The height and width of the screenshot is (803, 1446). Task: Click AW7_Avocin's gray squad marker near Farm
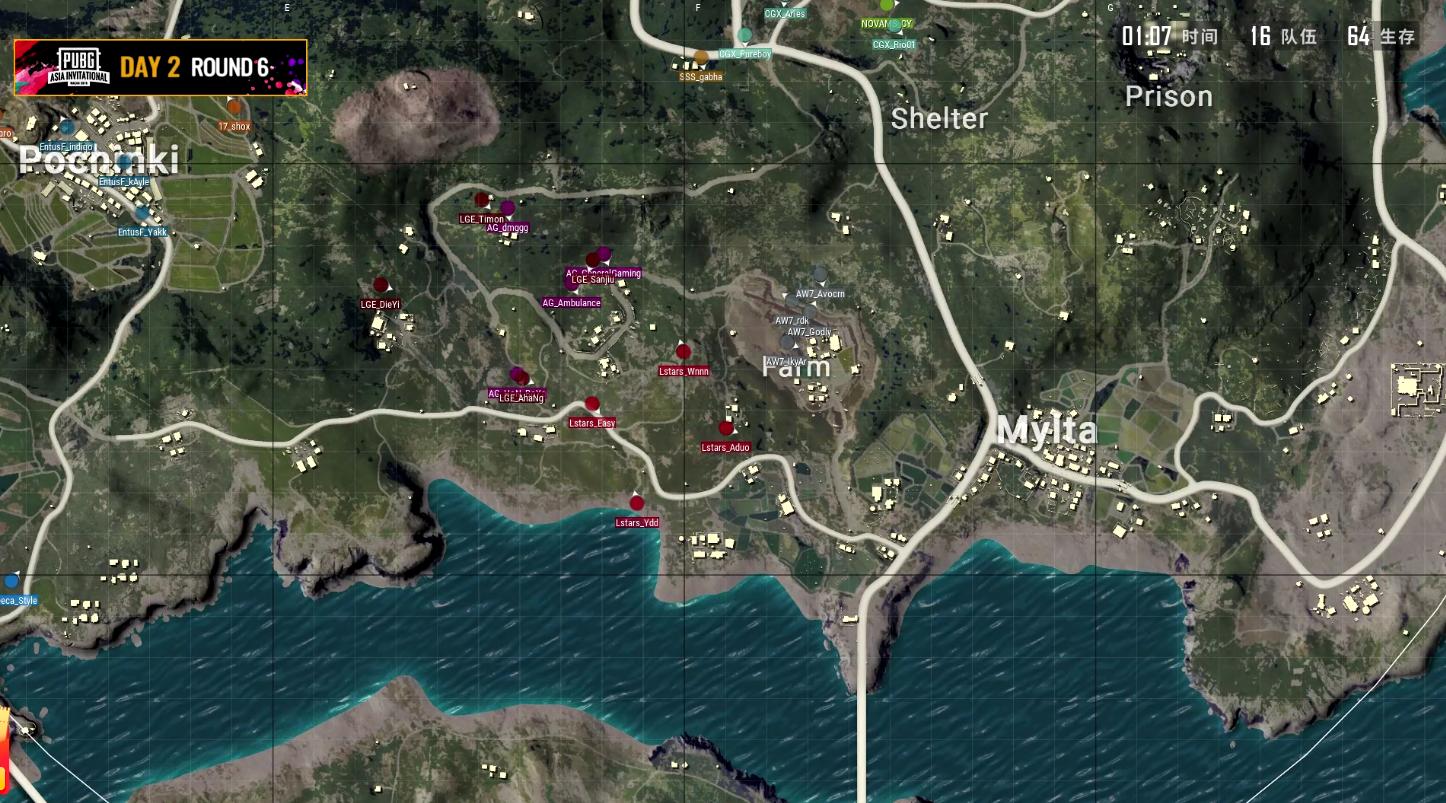click(820, 272)
